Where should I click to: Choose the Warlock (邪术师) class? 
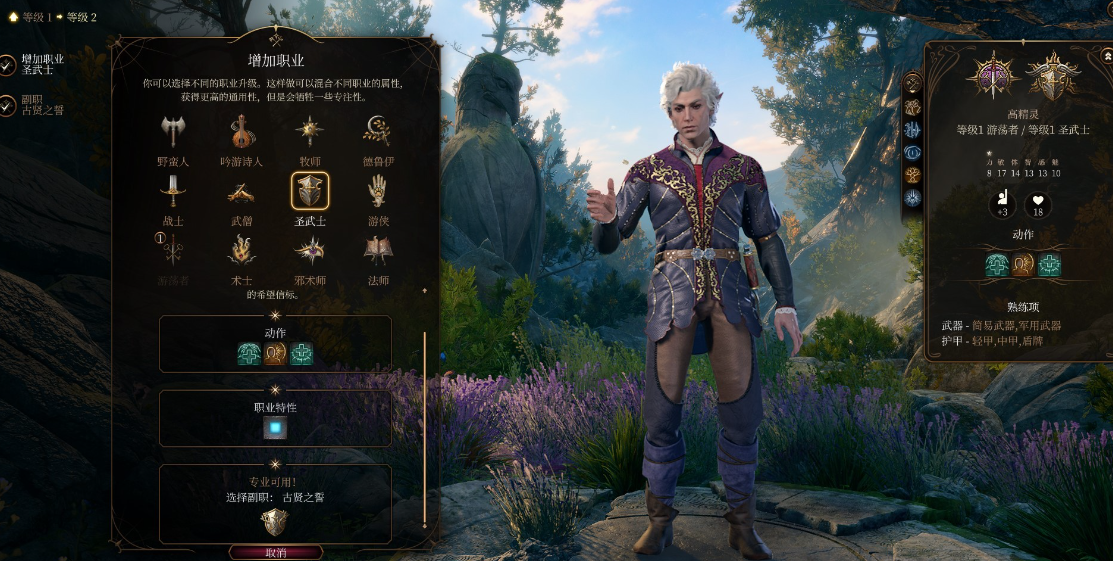pos(309,251)
